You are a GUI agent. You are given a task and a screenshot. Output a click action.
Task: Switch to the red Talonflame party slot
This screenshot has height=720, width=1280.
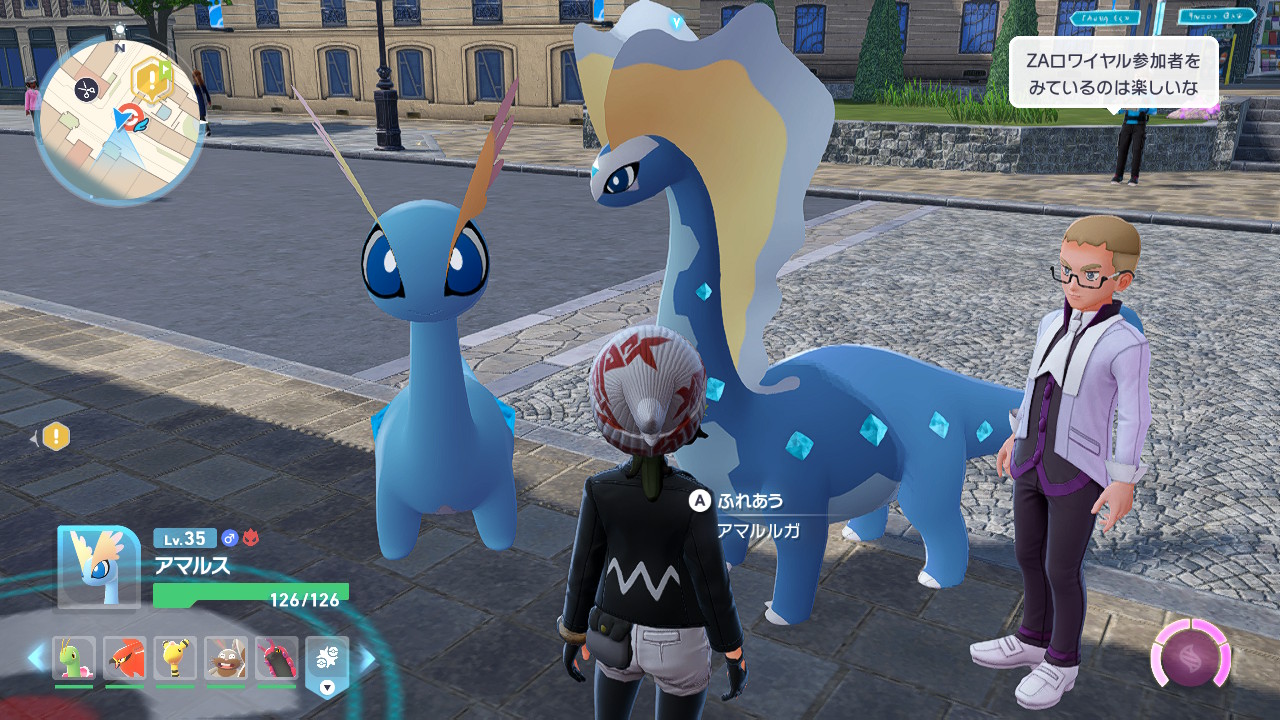pos(124,658)
